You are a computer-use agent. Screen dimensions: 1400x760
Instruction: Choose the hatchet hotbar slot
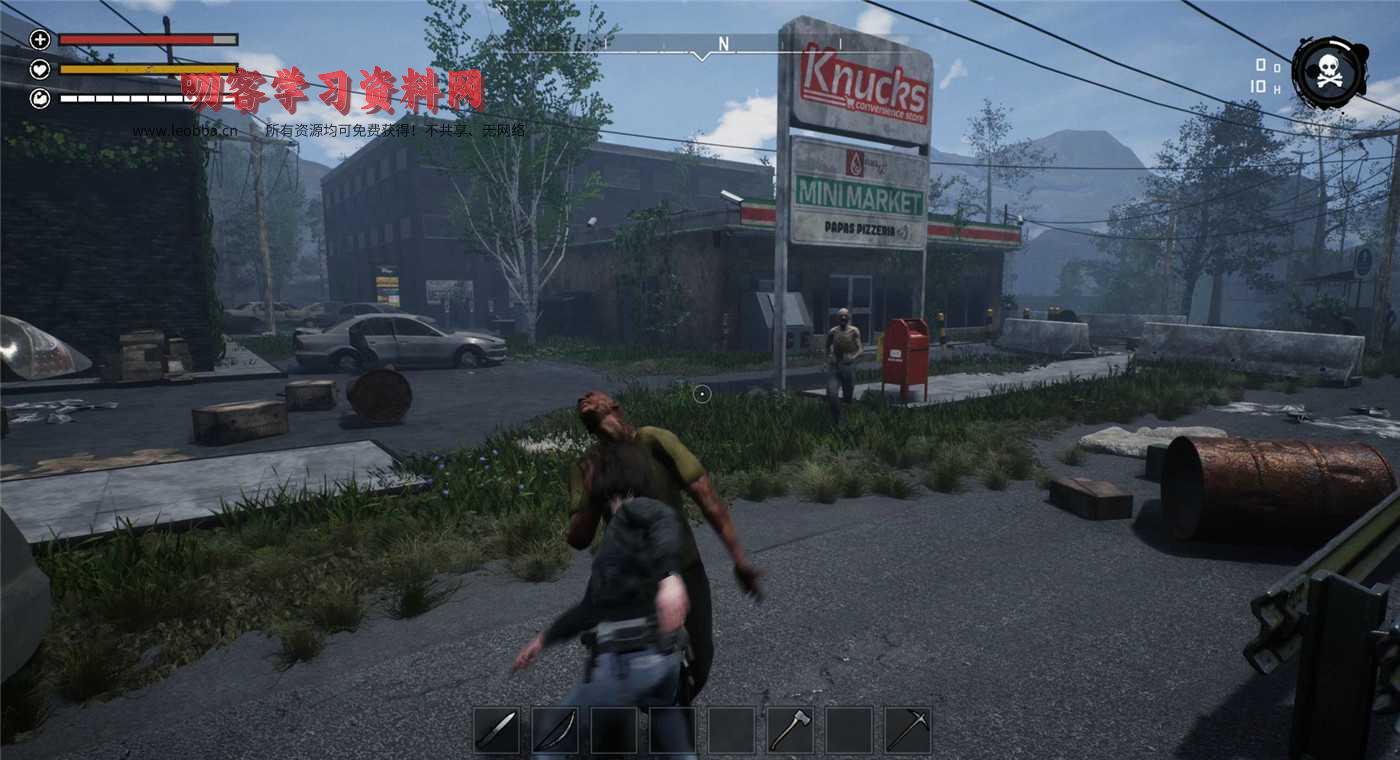click(790, 730)
